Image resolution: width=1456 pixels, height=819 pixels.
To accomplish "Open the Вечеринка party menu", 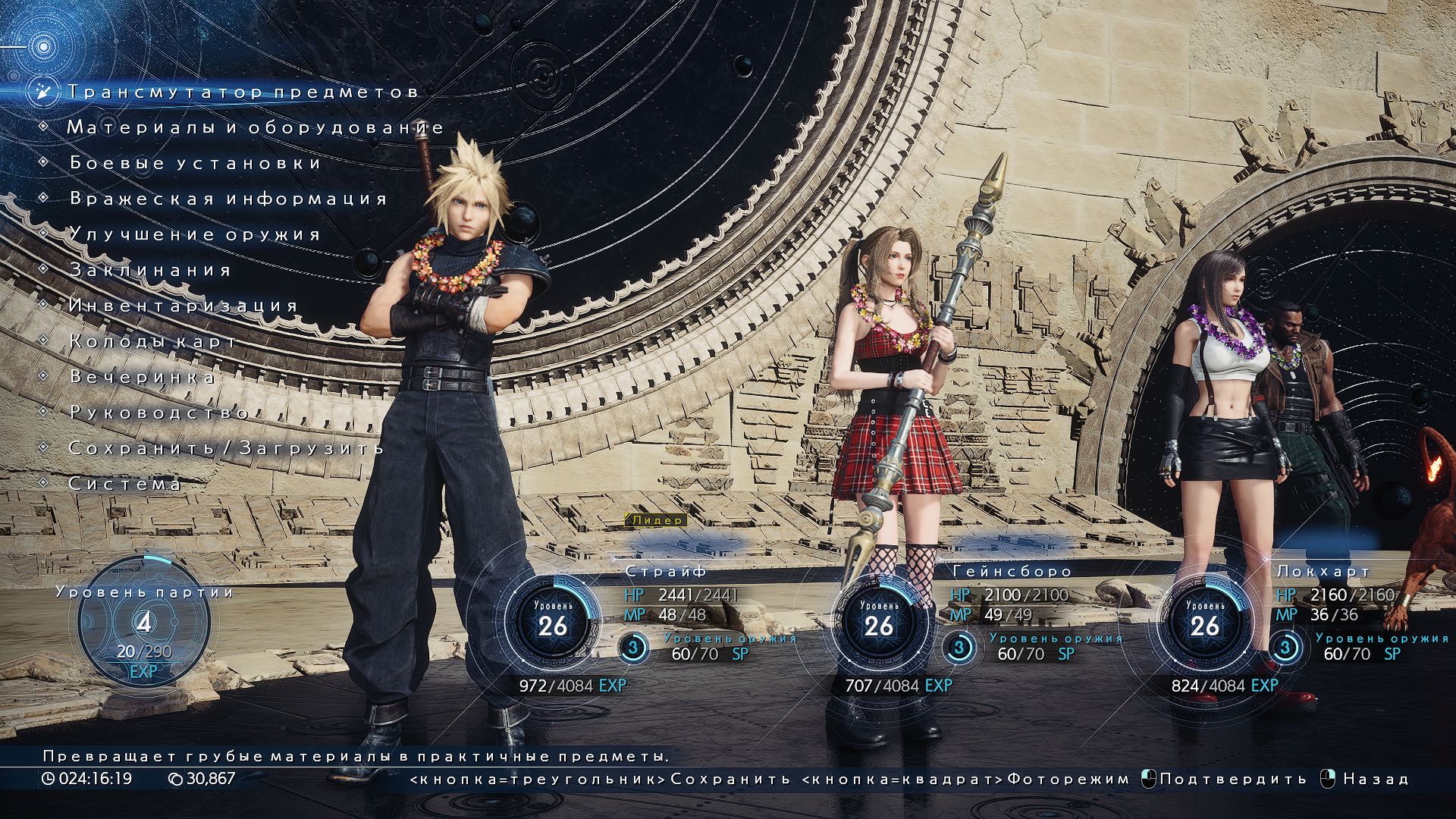I will [x=143, y=377].
